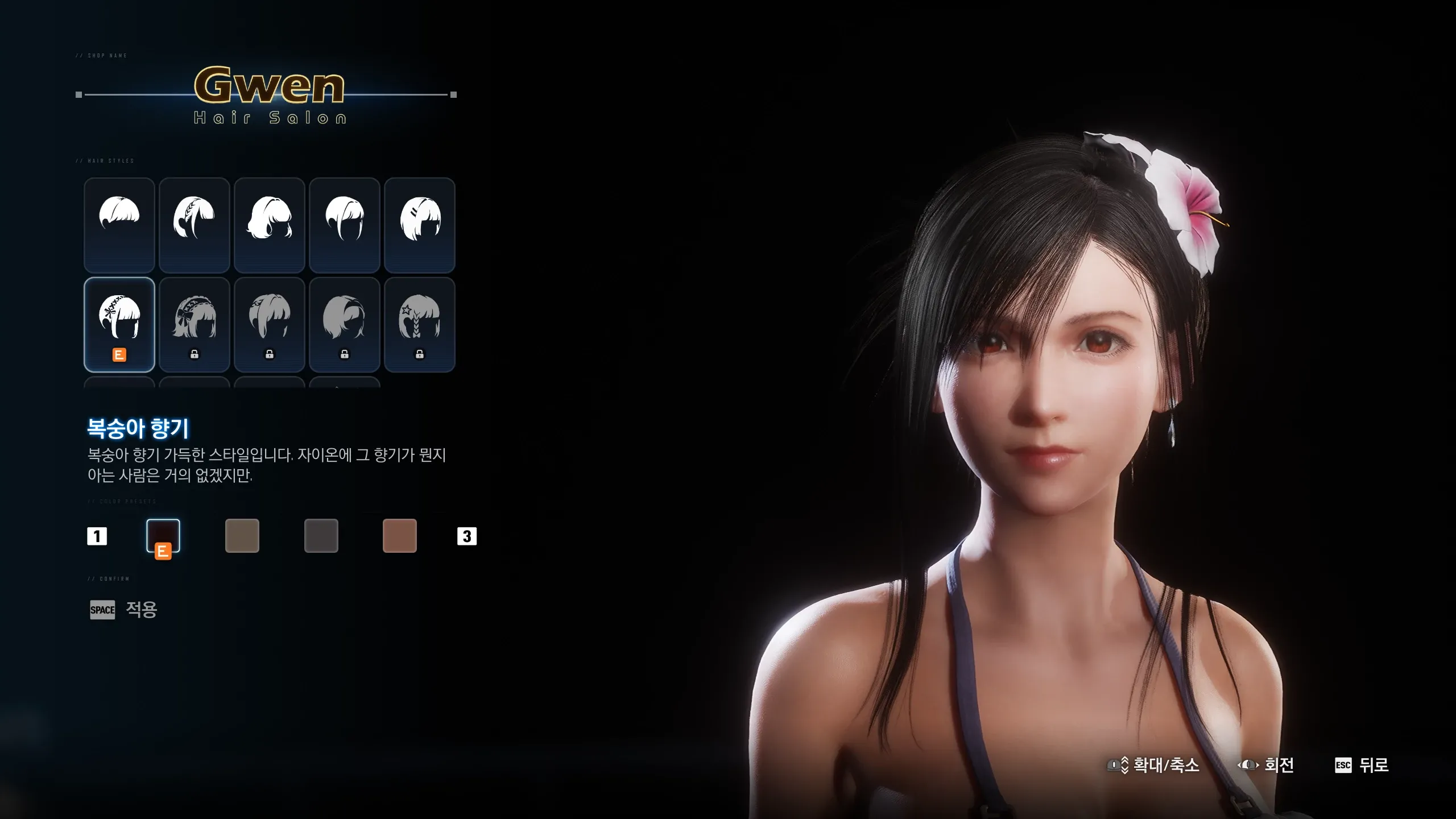Apply the copper brown hair color swatch
The width and height of the screenshot is (1456, 819).
pos(400,535)
